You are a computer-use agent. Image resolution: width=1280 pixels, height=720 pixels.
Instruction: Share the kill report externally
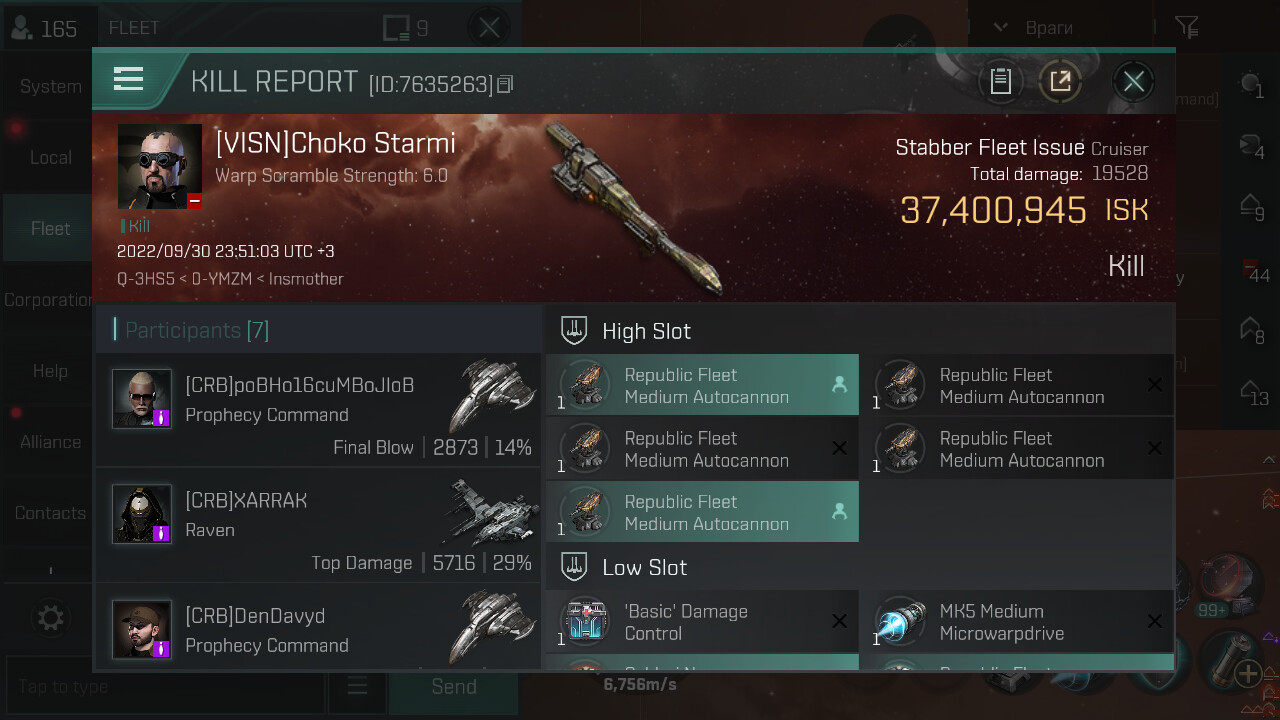(1060, 82)
